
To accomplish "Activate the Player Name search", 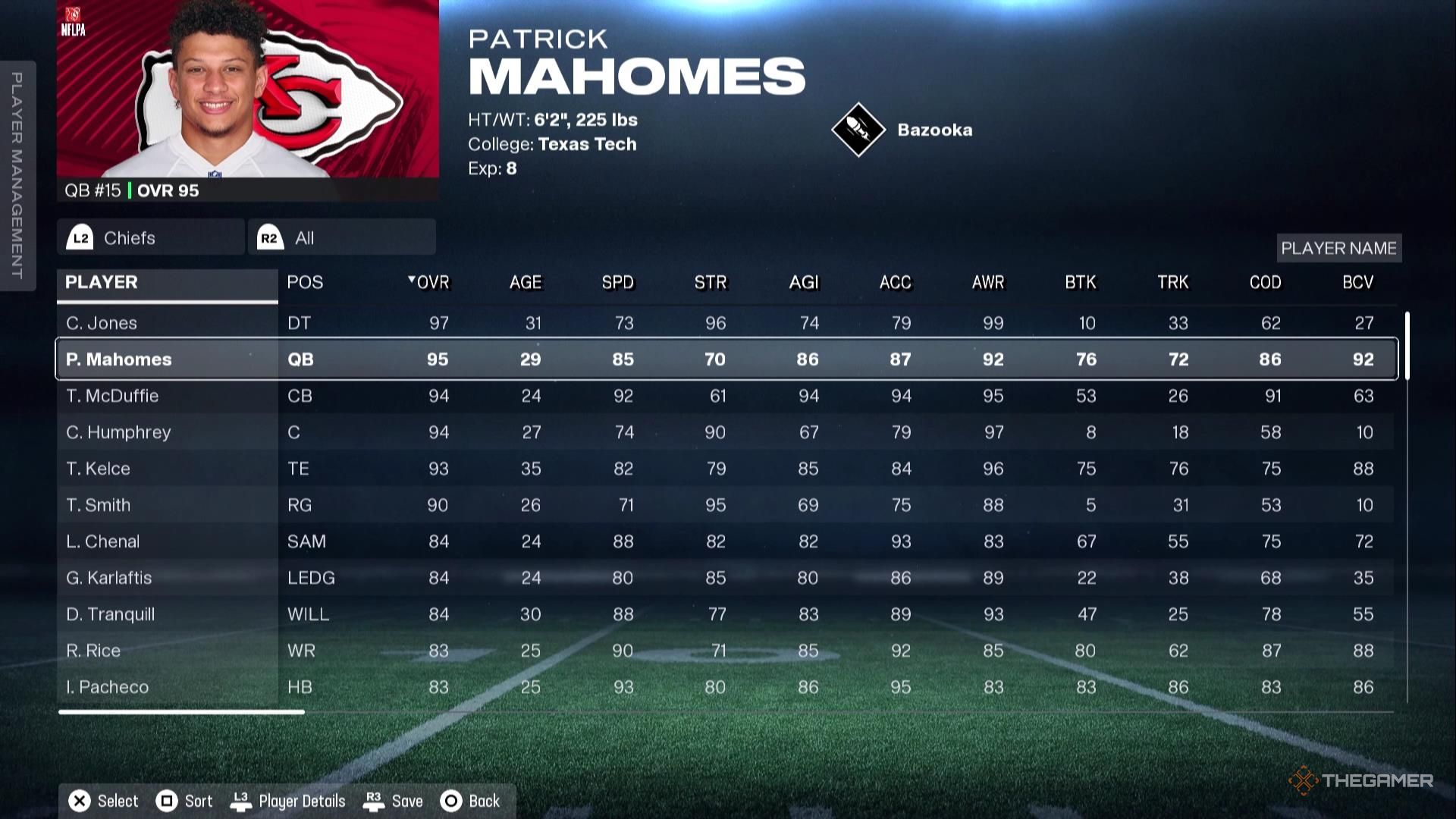I will point(1339,248).
